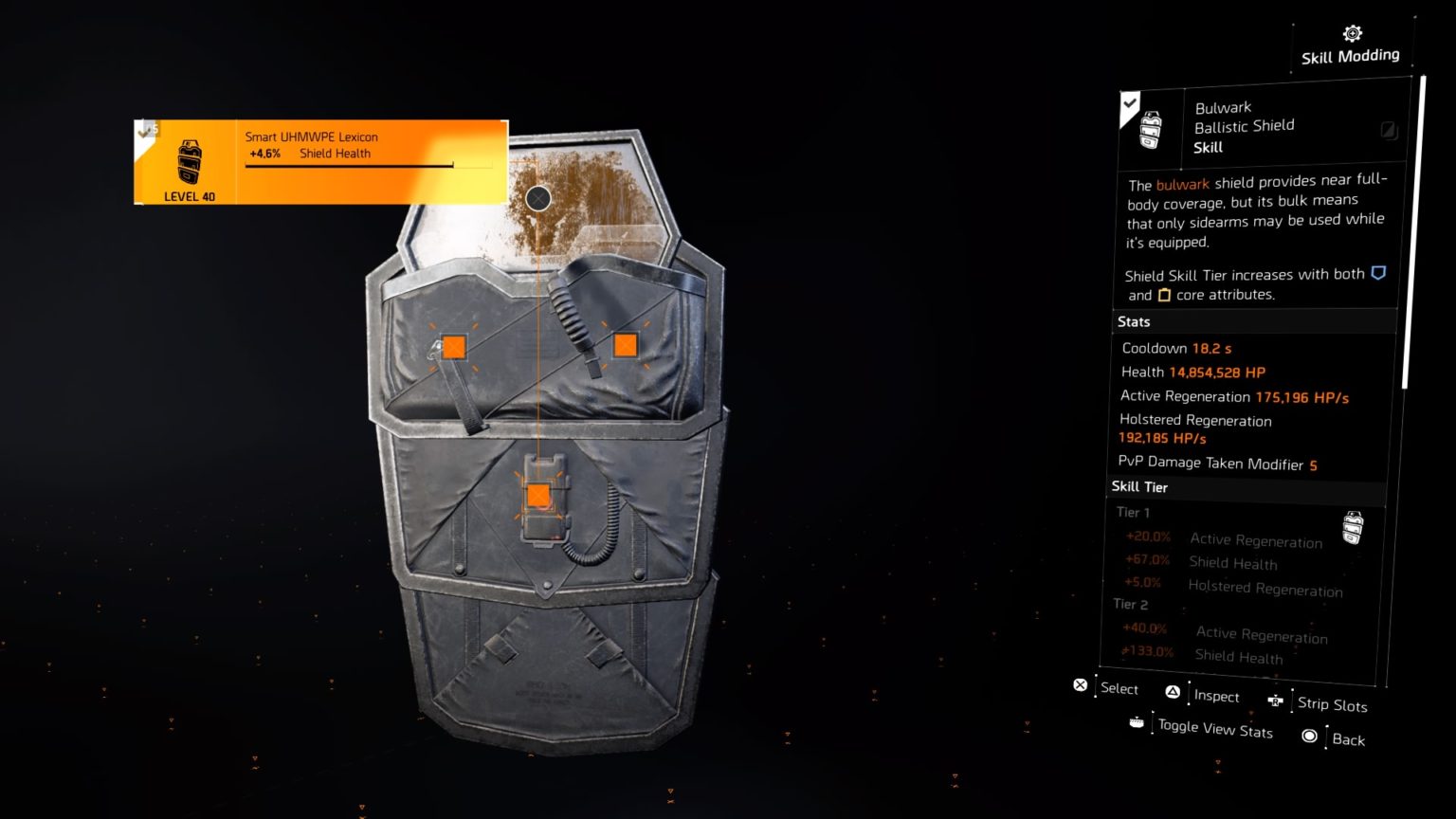The height and width of the screenshot is (819, 1456).
Task: Select the top-left mod slot on the shield
Action: (456, 345)
